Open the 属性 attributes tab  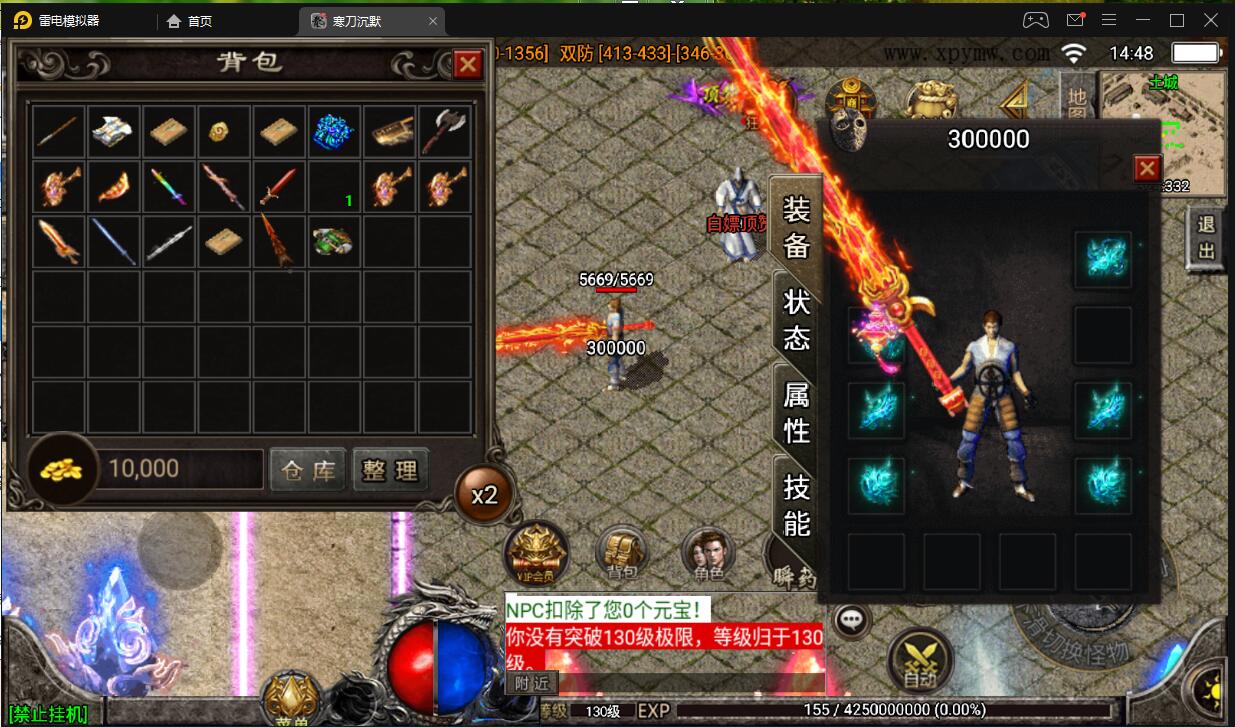tap(796, 412)
